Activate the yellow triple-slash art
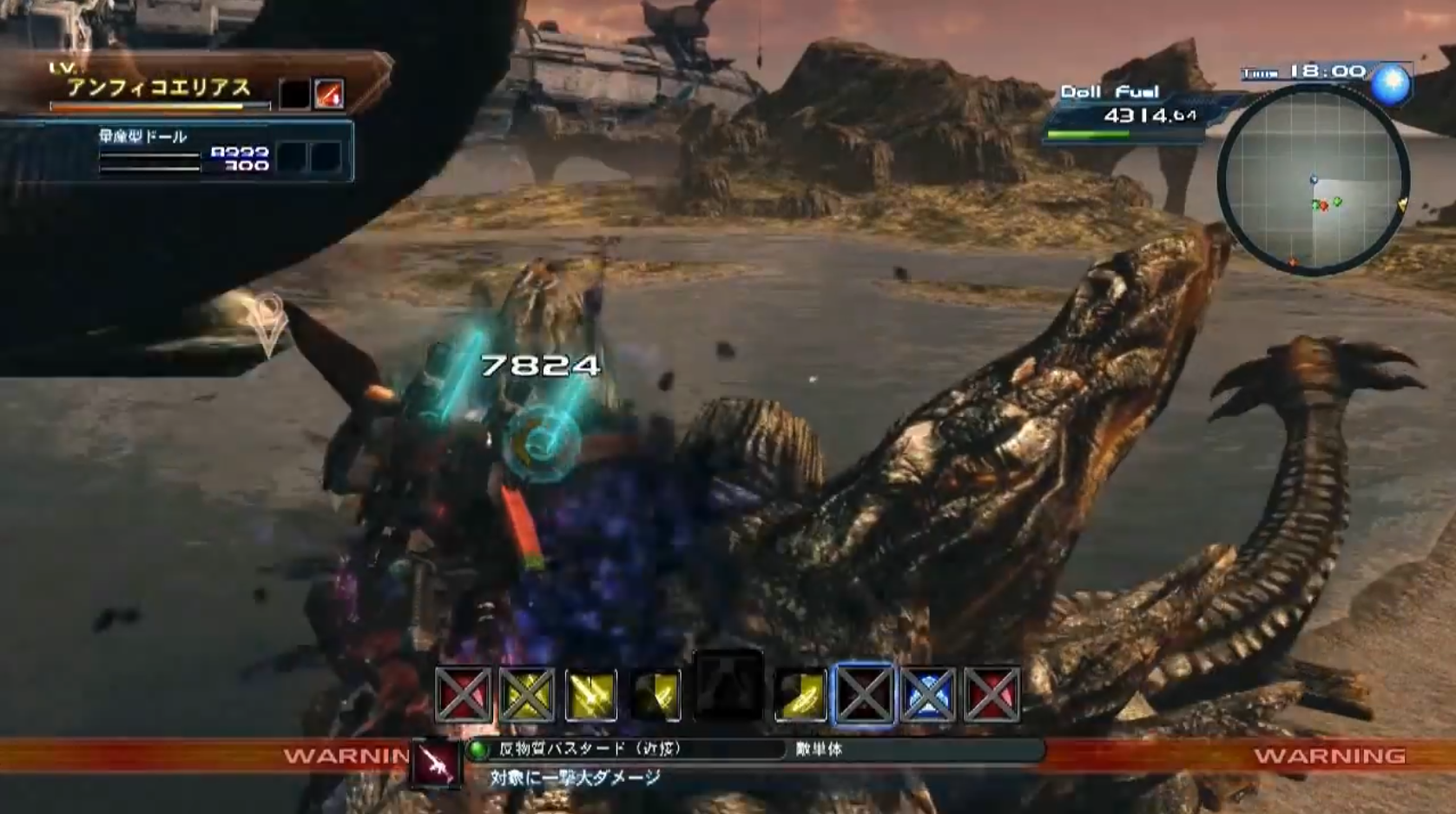 point(591,695)
